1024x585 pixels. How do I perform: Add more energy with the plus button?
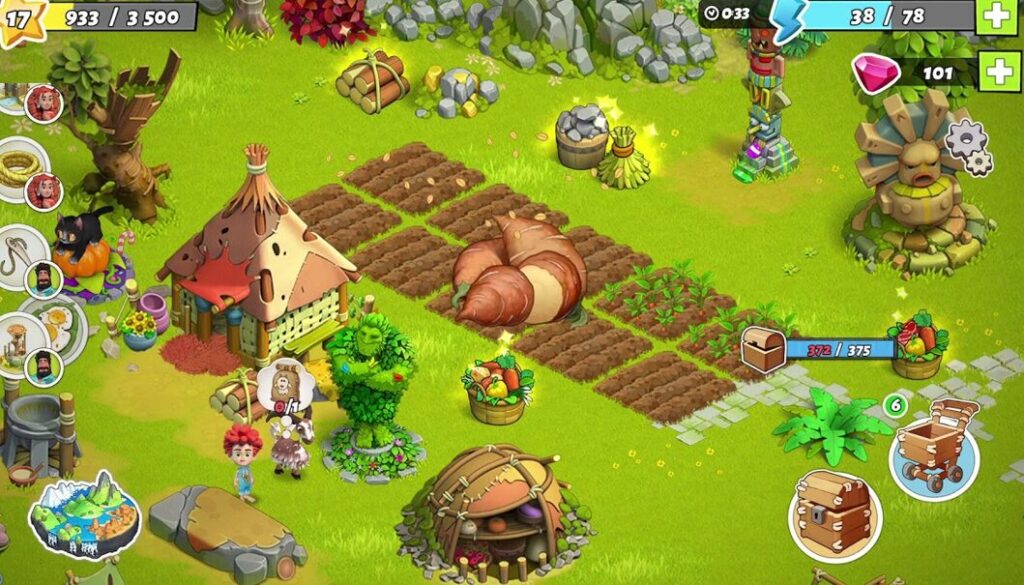[997, 16]
